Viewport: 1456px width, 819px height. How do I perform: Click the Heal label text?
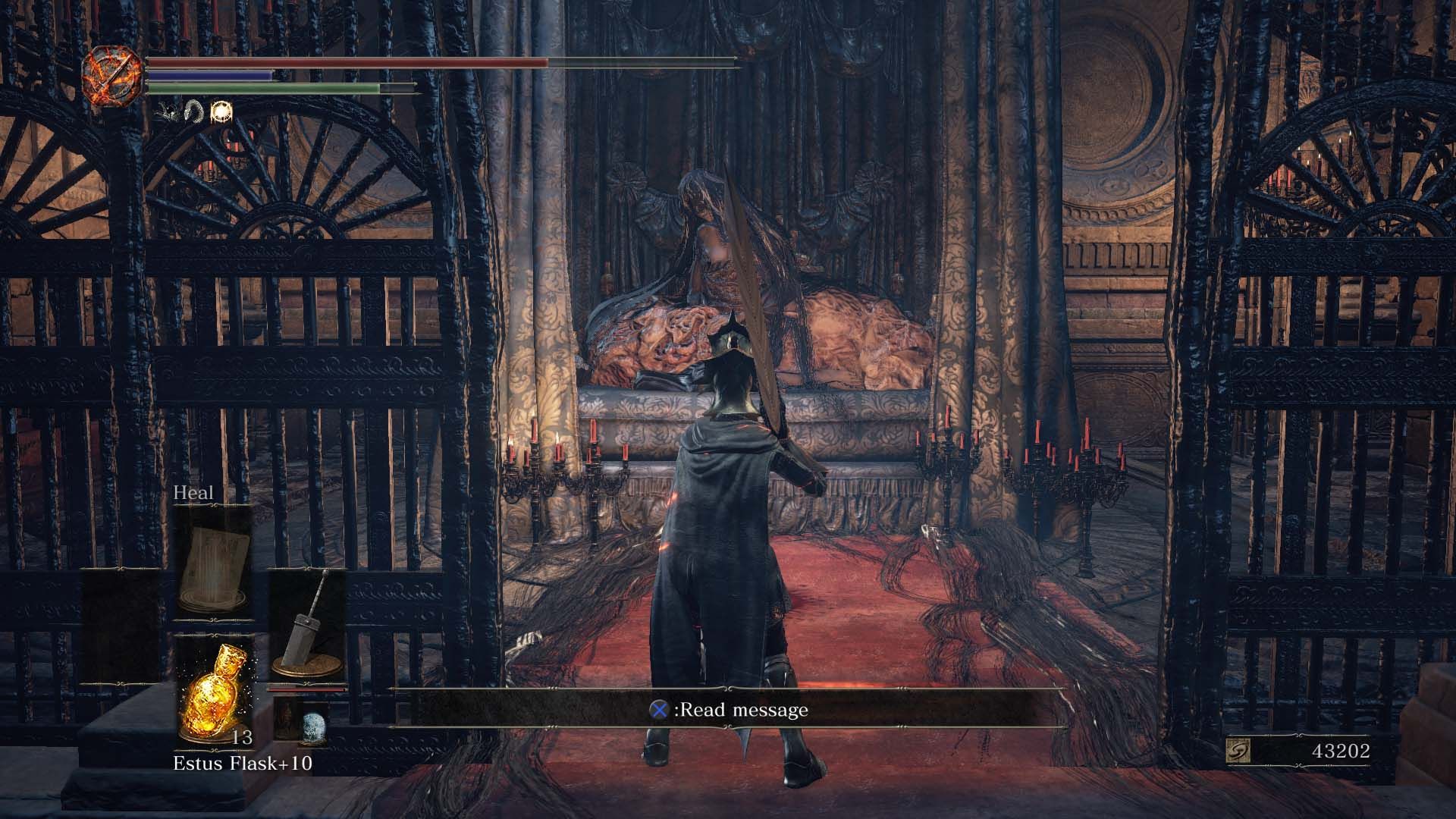[x=191, y=494]
